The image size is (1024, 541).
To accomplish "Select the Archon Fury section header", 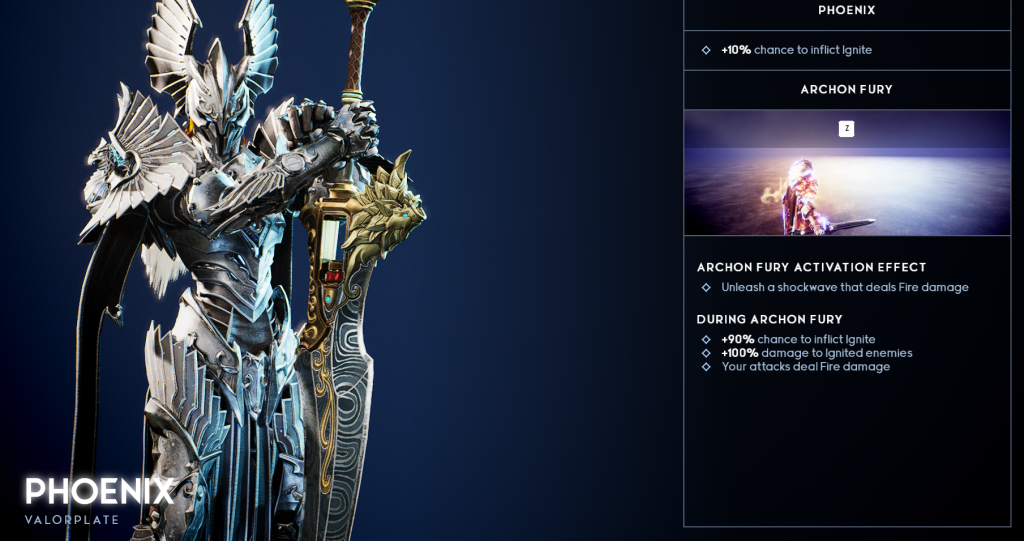I will tap(846, 90).
